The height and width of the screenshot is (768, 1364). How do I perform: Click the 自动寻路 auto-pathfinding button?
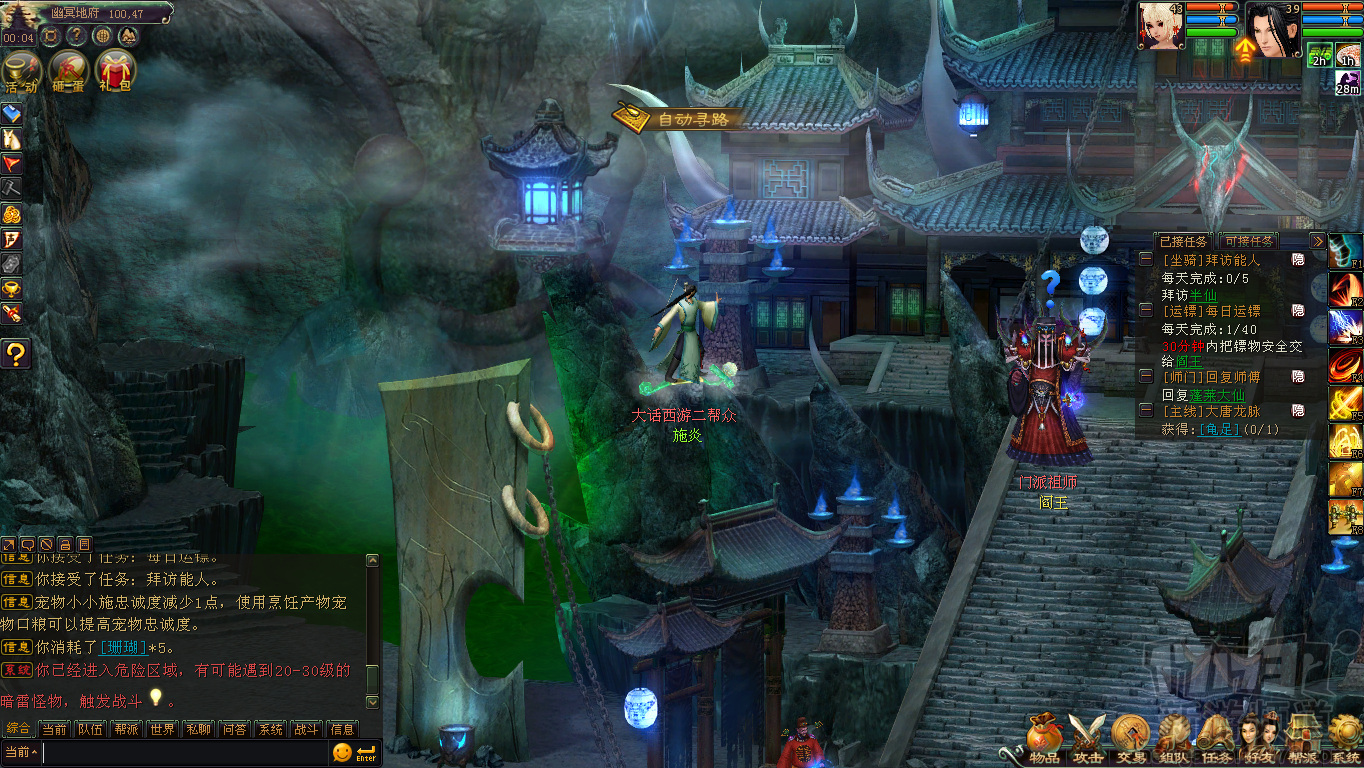pyautogui.click(x=679, y=119)
